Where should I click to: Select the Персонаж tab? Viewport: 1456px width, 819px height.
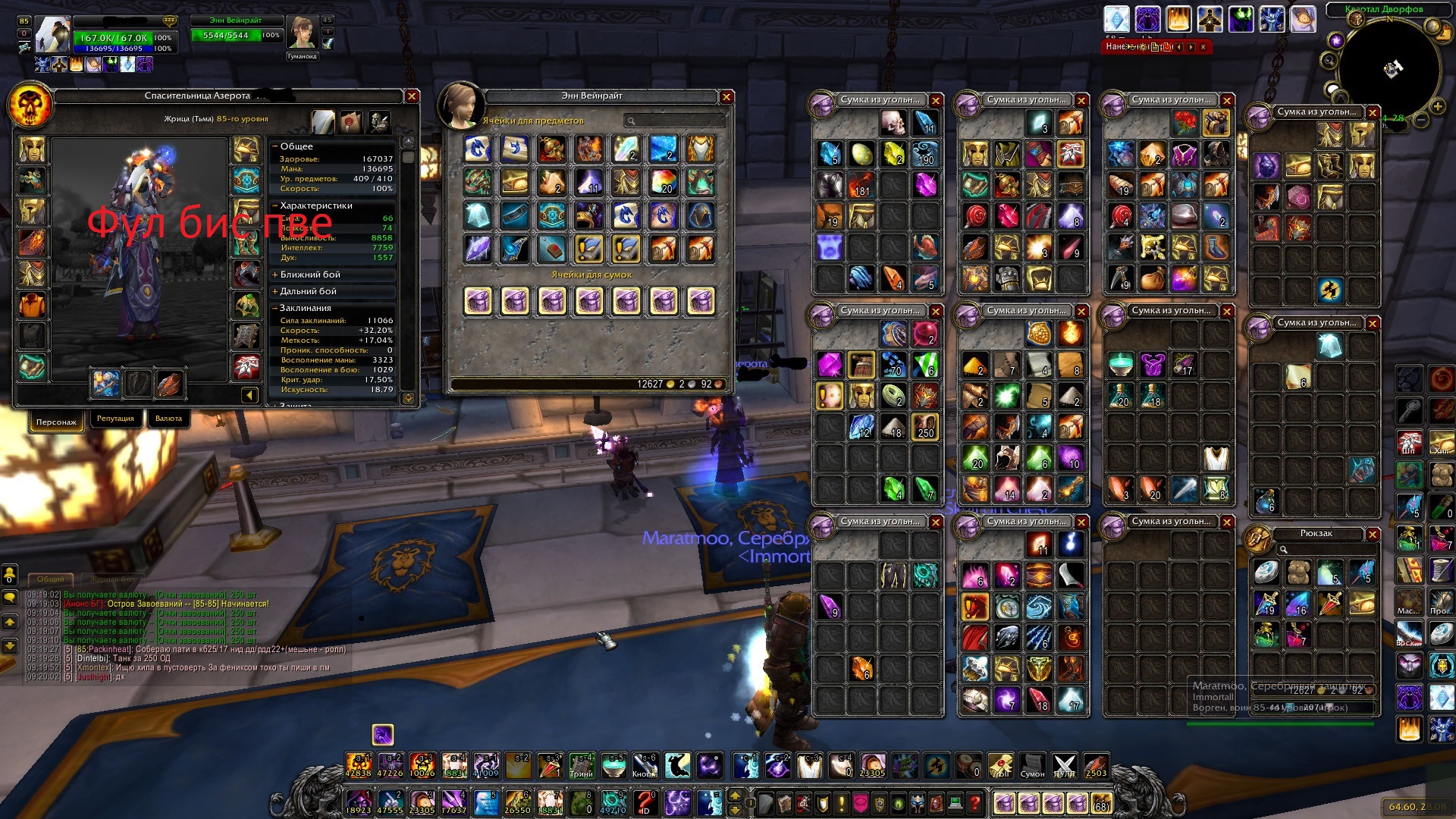click(x=56, y=422)
